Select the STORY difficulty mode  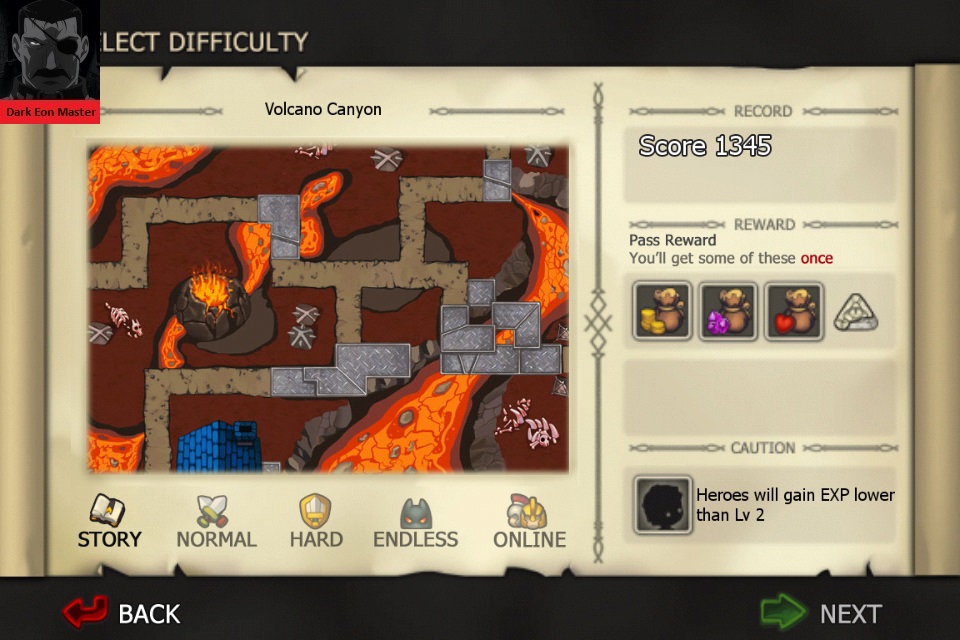109,521
